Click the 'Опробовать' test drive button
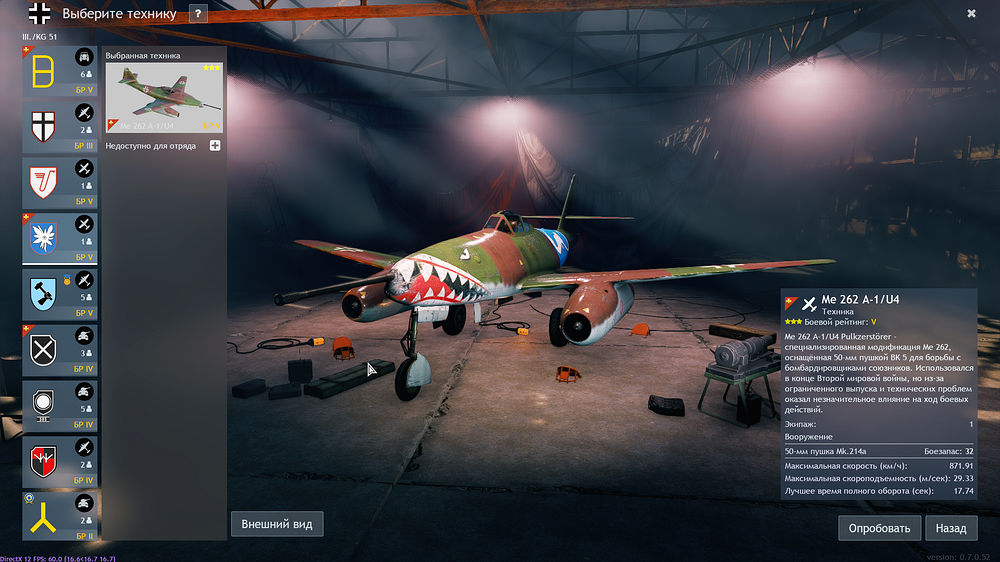 [x=880, y=528]
